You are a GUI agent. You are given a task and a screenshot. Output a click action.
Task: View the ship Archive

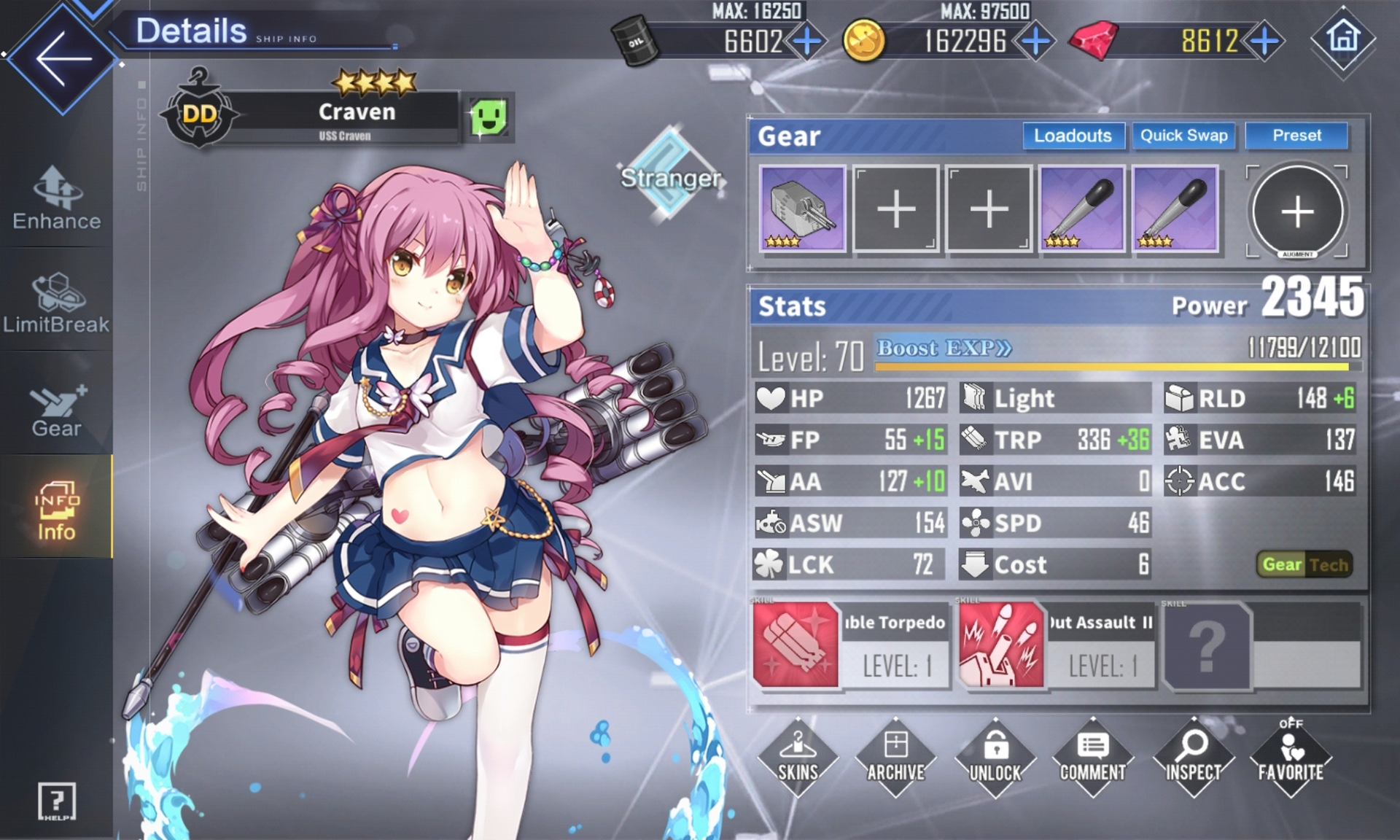tap(896, 757)
